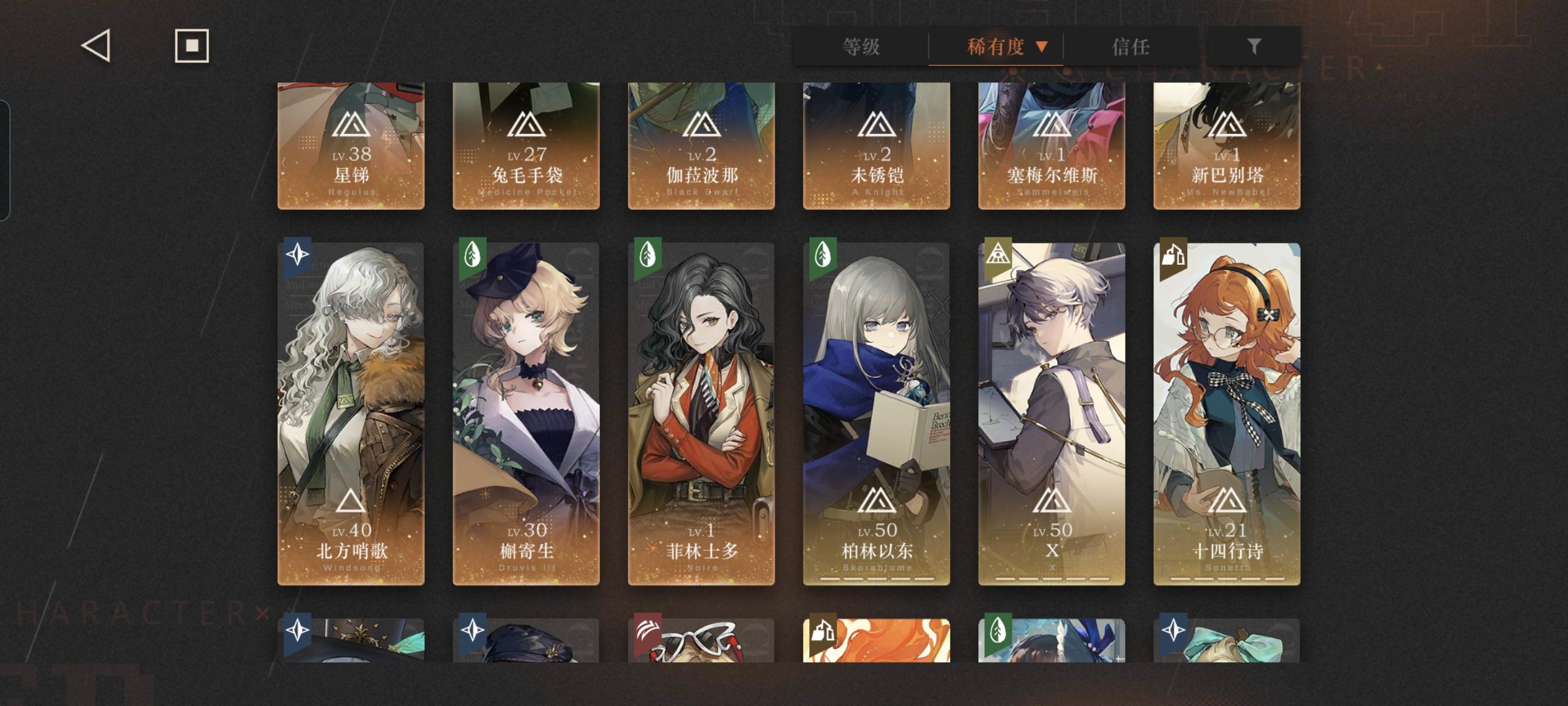Click the white square icon near the back arrow
This screenshot has width=1568, height=706.
191,46
